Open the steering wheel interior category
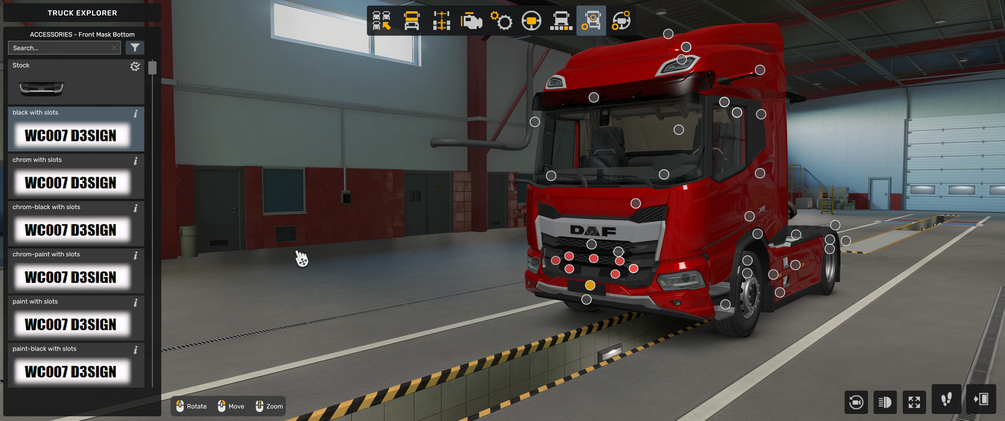Image resolution: width=1005 pixels, height=421 pixels. click(531, 20)
